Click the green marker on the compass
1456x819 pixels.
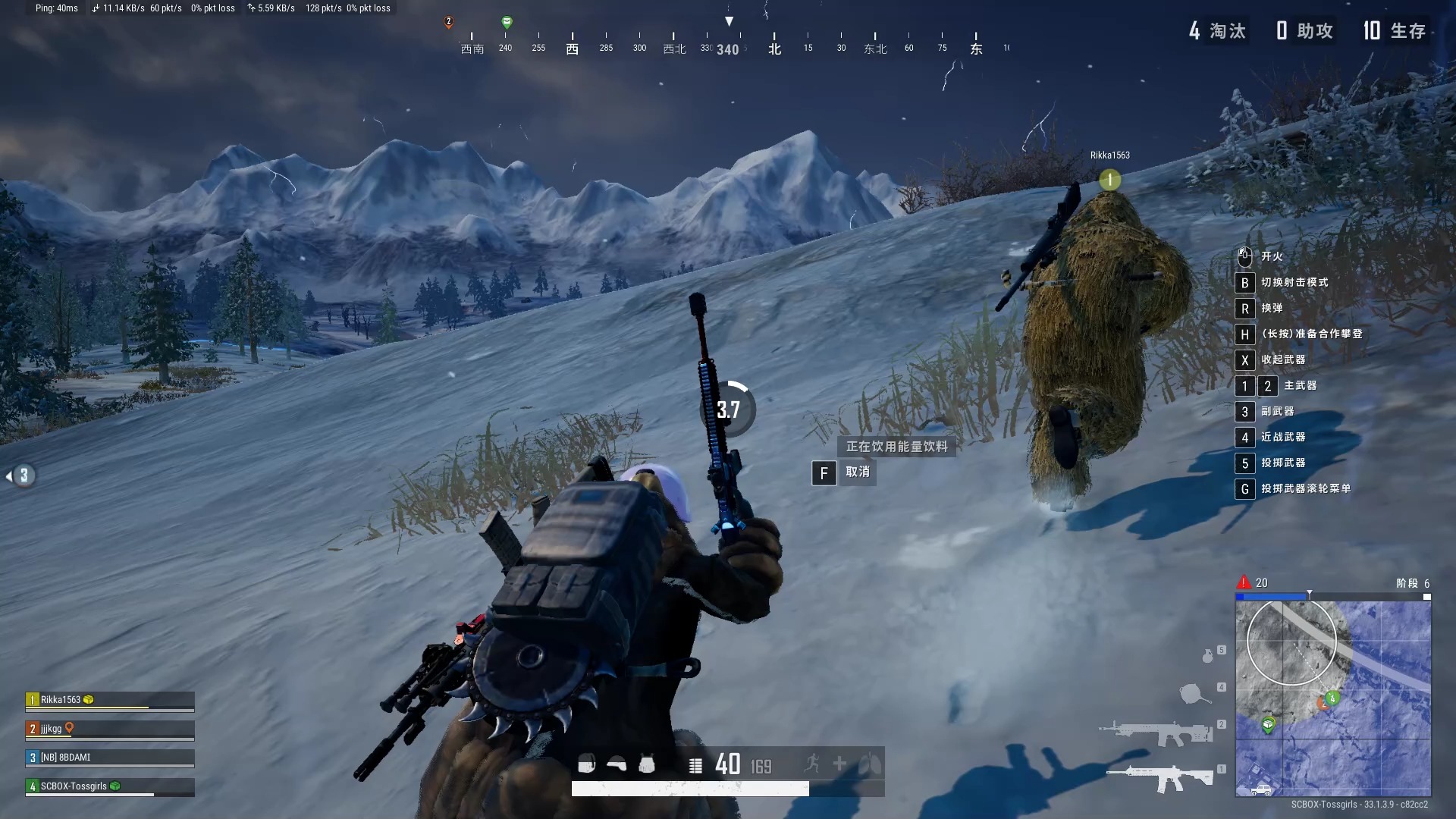[507, 23]
